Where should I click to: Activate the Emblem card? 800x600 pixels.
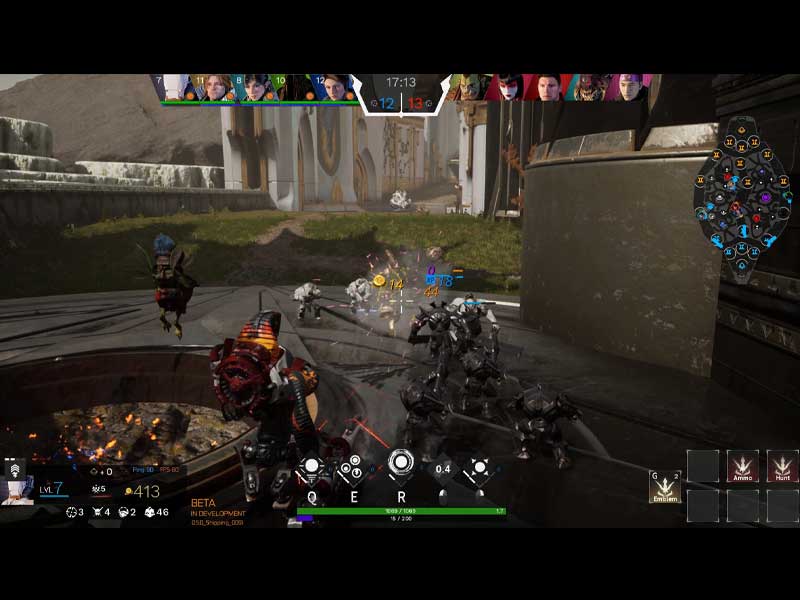click(x=665, y=487)
